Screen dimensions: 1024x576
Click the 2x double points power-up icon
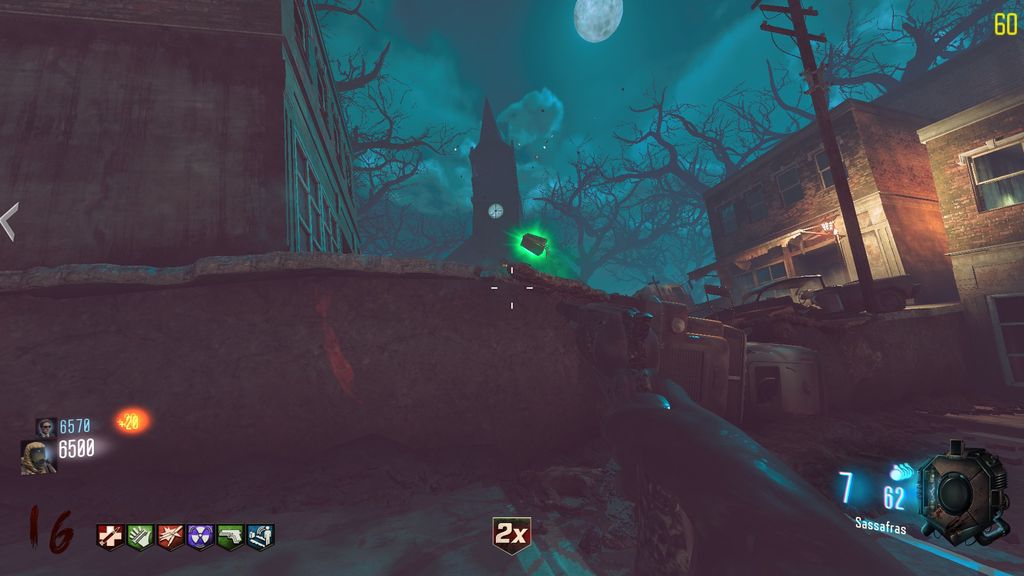coord(511,536)
